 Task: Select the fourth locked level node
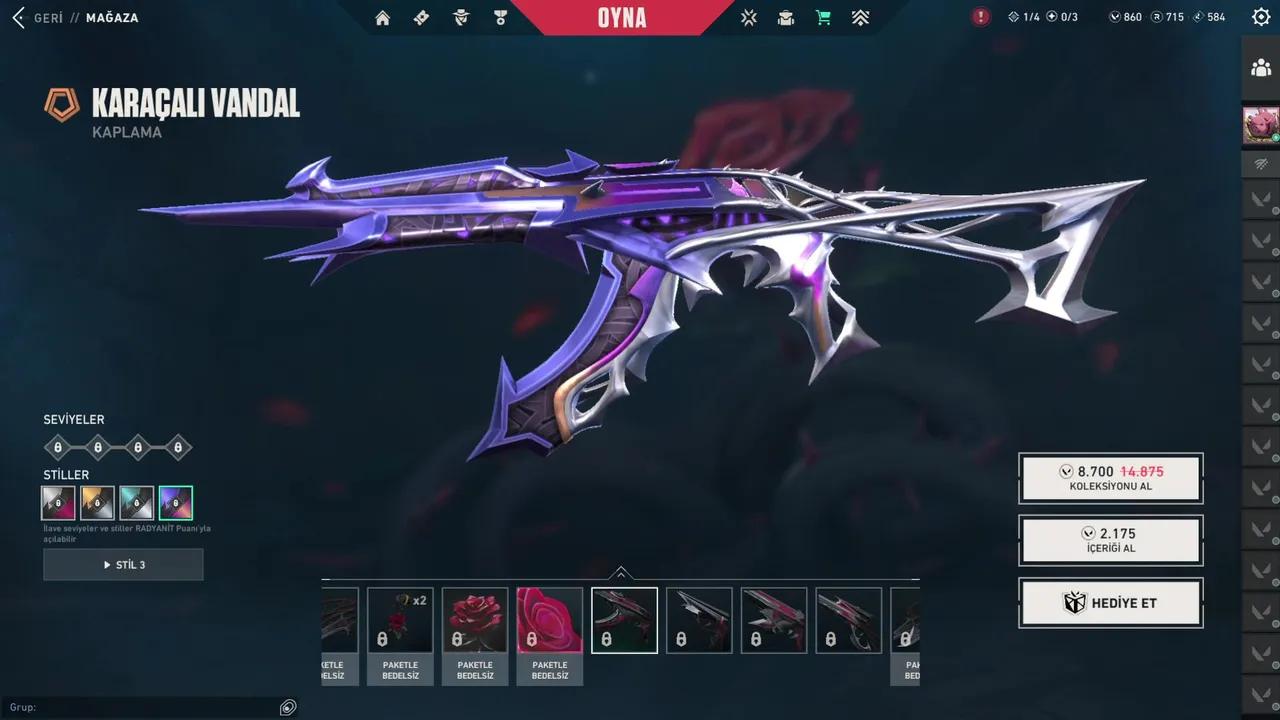point(177,447)
